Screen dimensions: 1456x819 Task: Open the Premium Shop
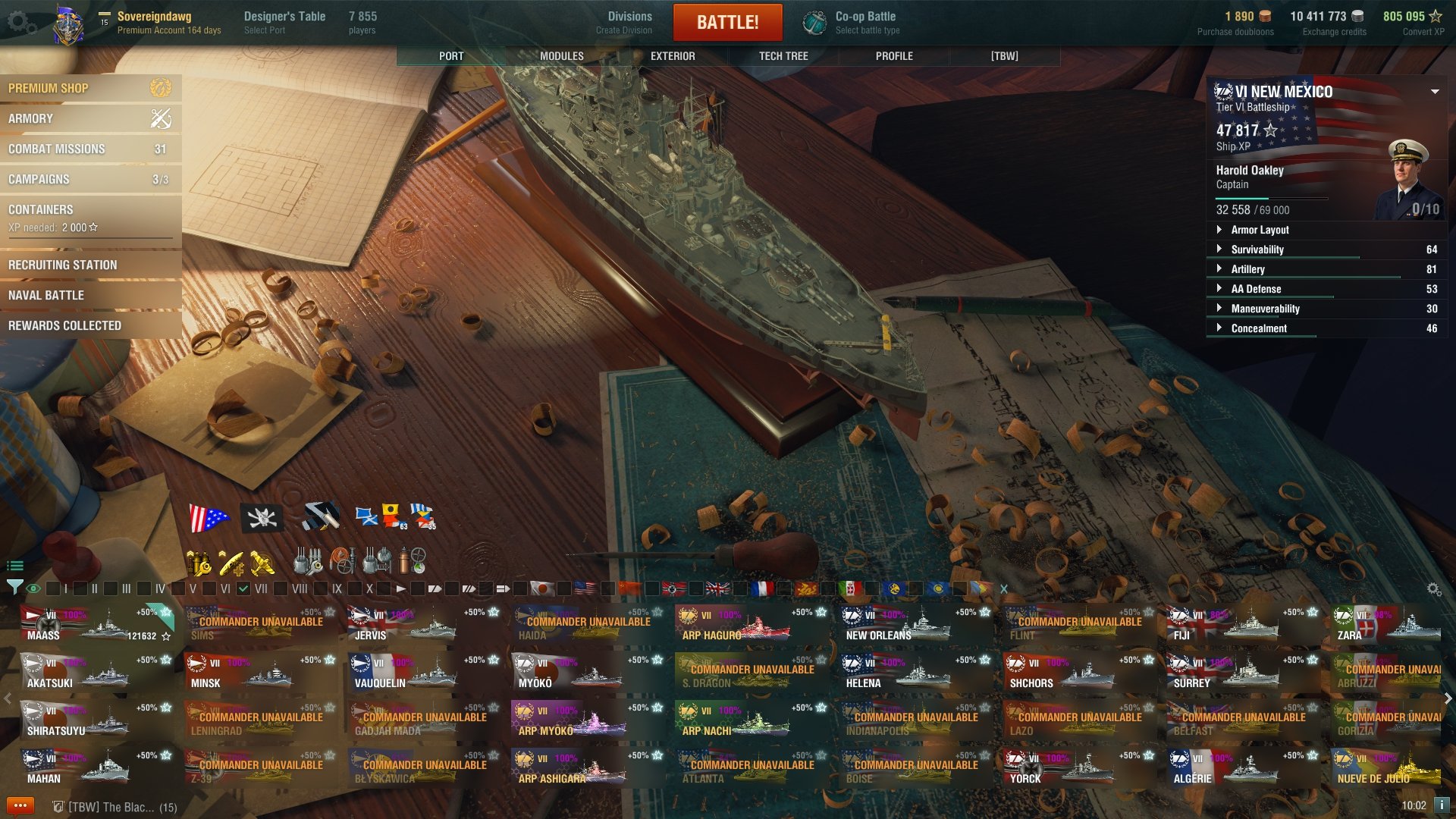pyautogui.click(x=90, y=88)
